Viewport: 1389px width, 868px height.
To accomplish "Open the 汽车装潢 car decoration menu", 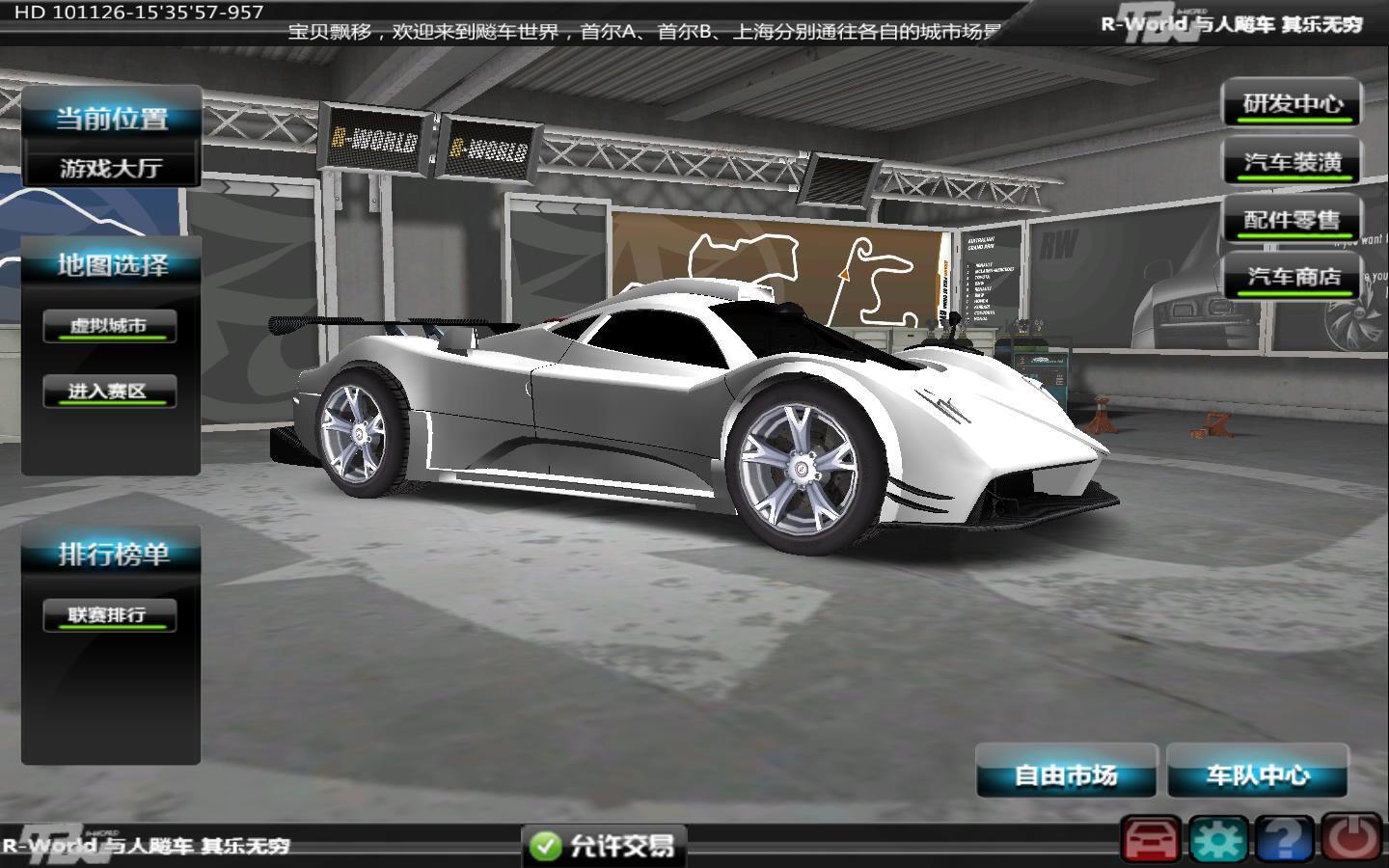I will coord(1292,162).
